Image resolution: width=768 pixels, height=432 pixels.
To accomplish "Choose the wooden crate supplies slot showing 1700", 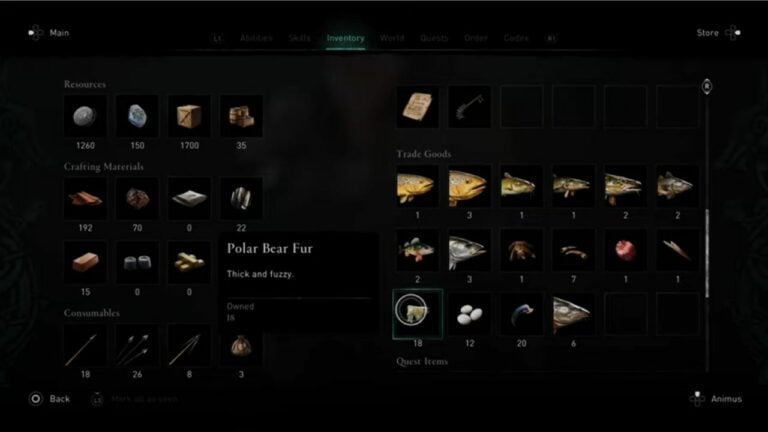I will click(188, 116).
